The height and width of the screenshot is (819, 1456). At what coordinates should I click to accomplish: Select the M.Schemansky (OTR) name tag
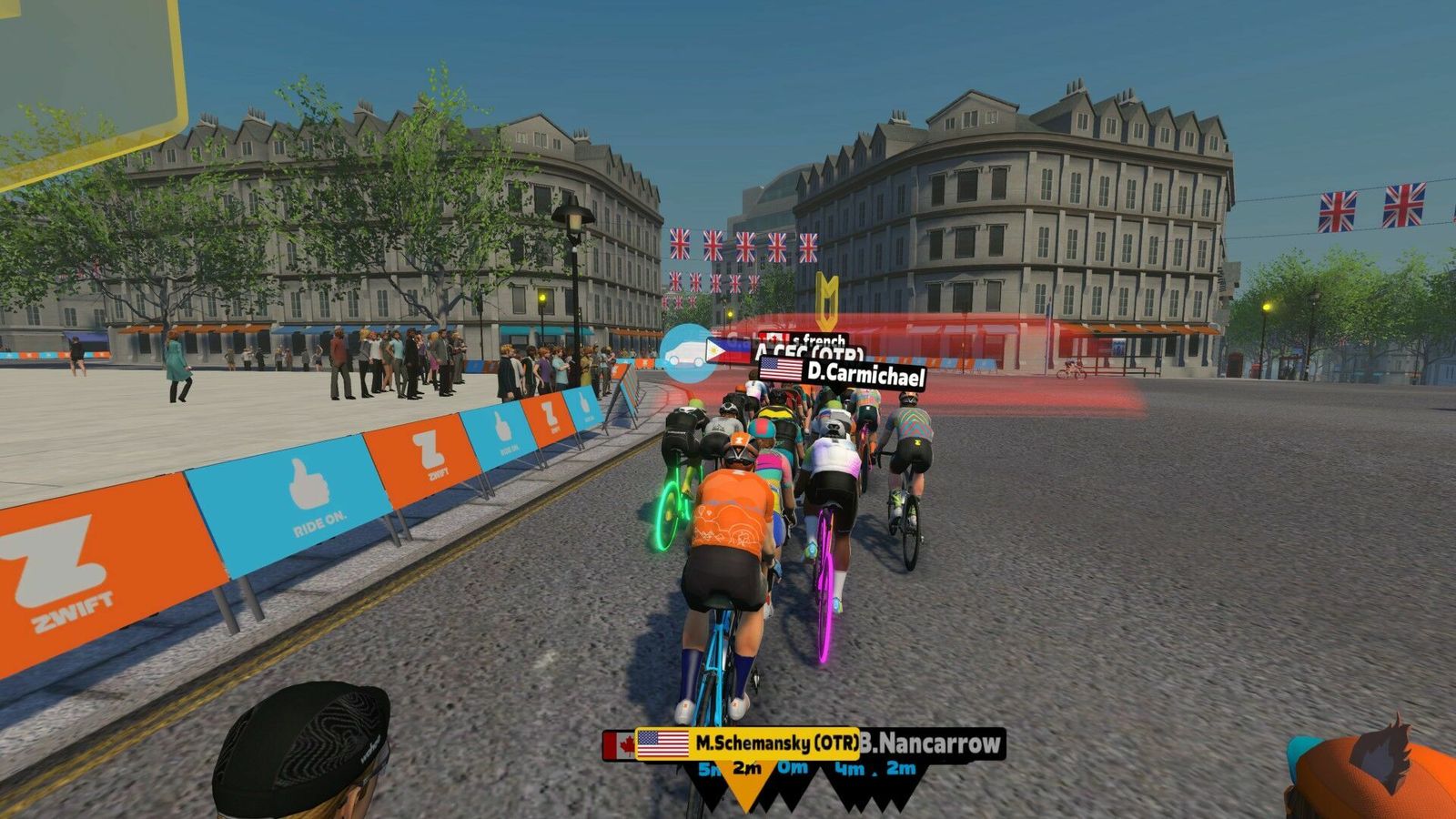click(x=748, y=743)
